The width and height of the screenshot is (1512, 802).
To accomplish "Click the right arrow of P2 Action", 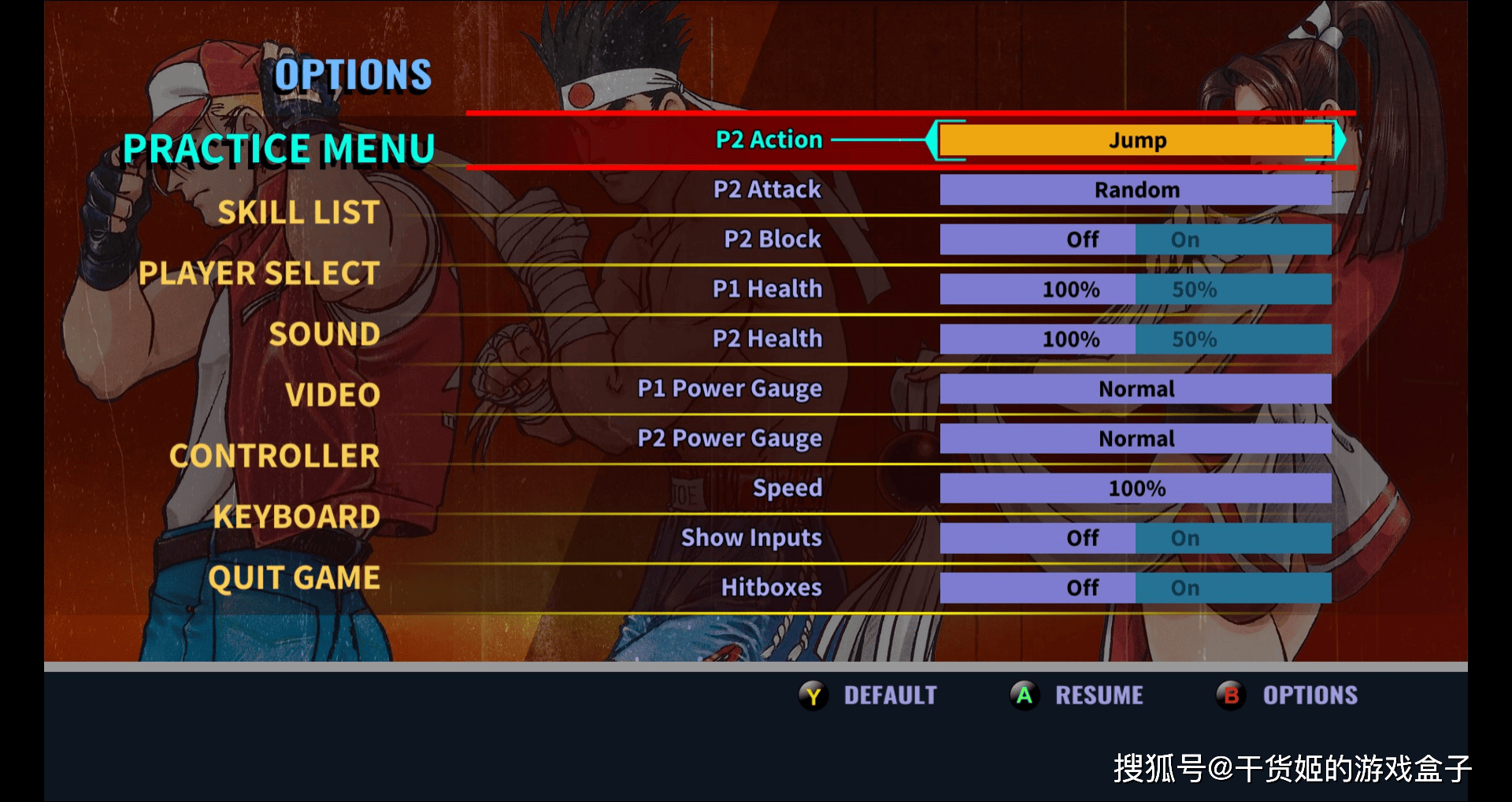I will pos(1340,141).
